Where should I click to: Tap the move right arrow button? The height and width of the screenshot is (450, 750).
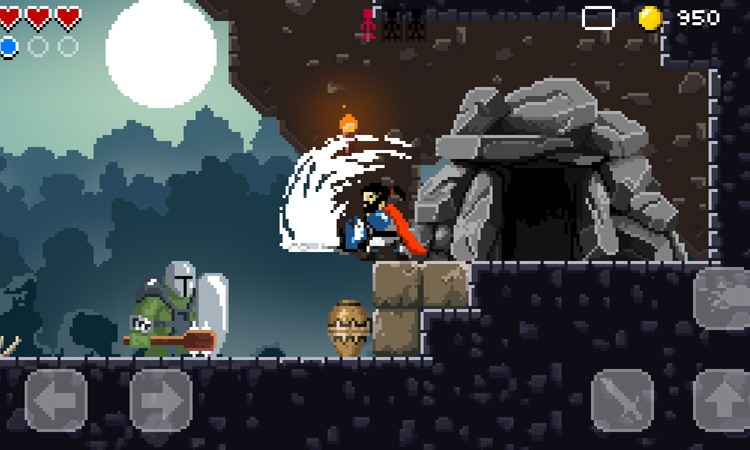click(x=161, y=400)
